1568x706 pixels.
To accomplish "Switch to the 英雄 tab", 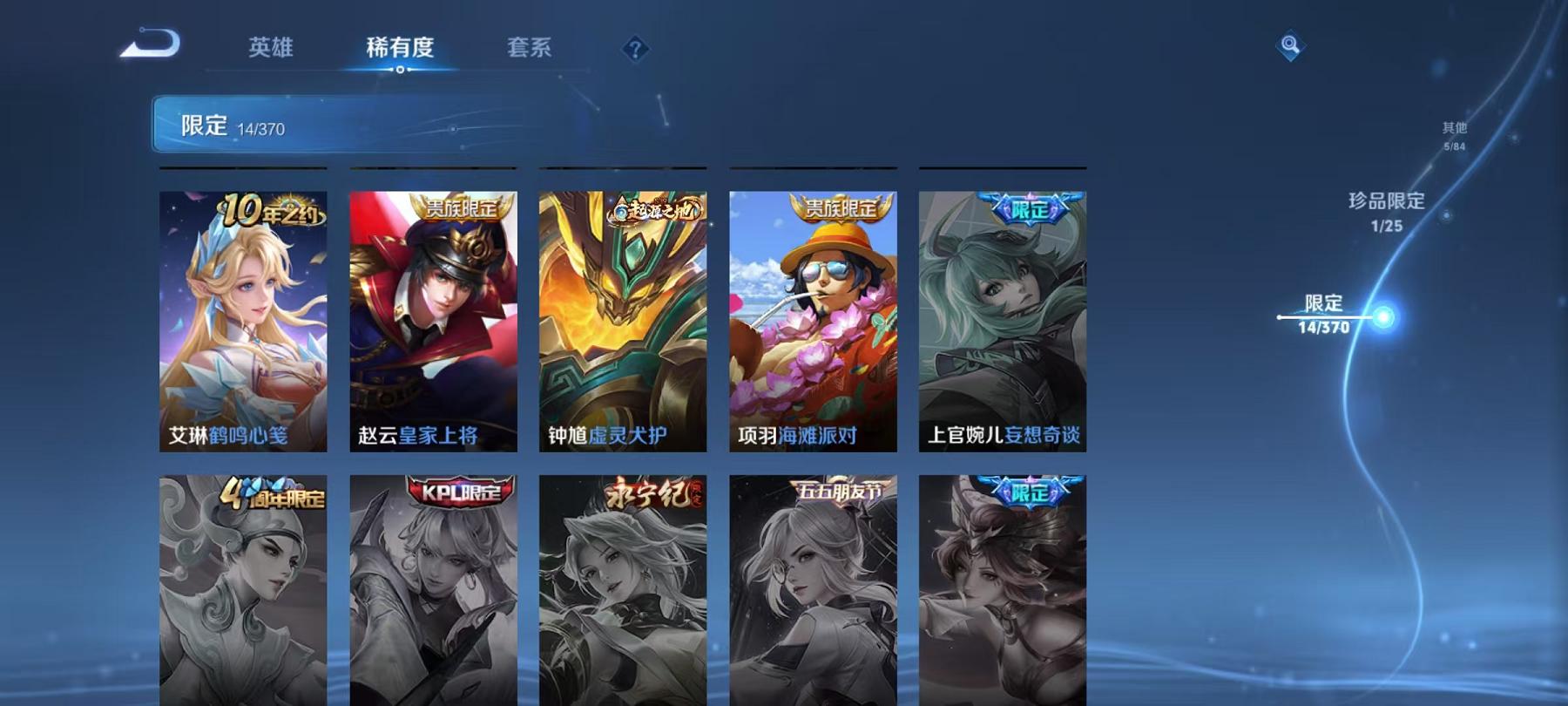I will point(272,50).
